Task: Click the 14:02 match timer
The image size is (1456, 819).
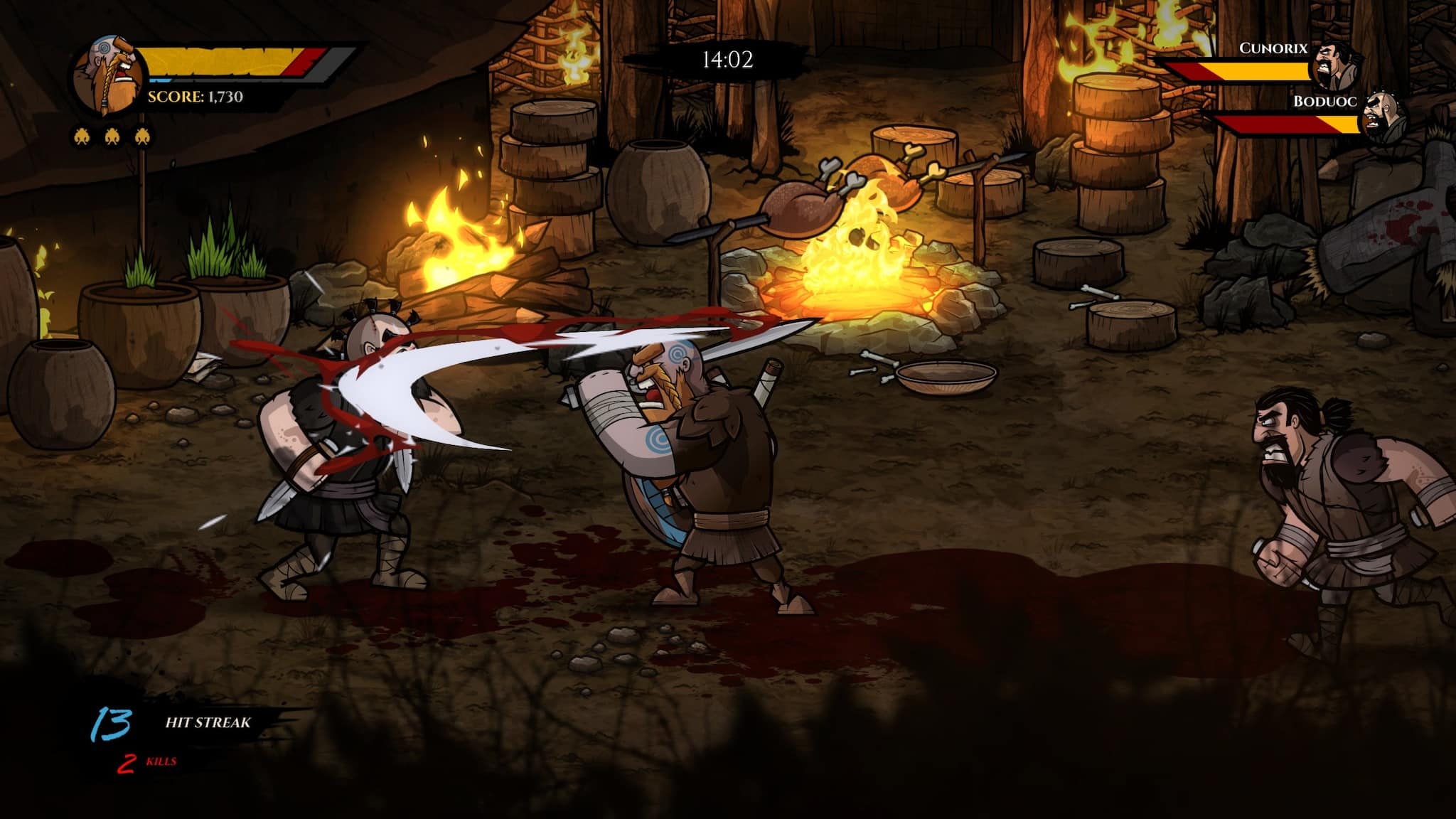Action: pyautogui.click(x=728, y=59)
